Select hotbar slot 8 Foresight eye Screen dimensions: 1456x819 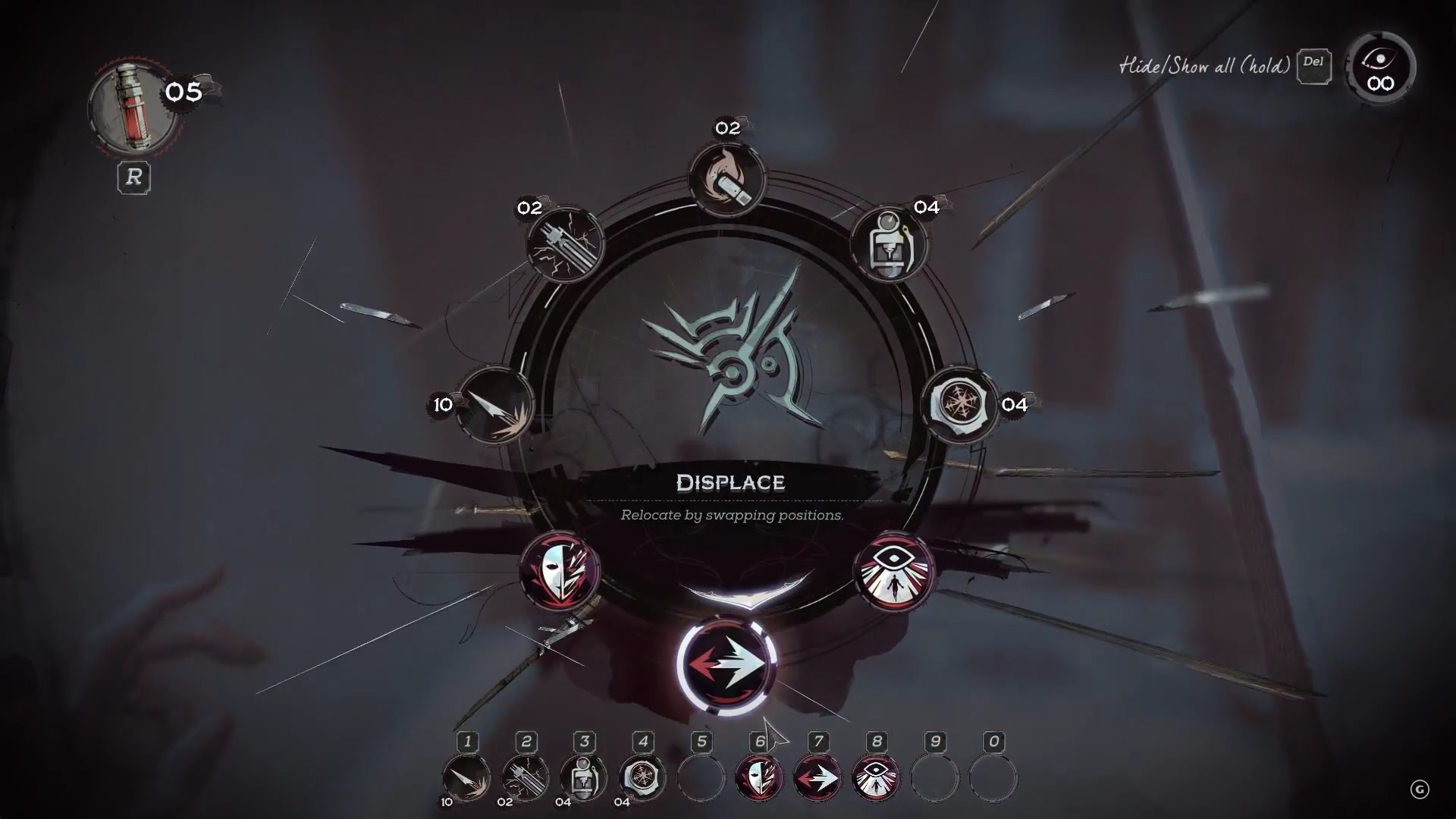876,777
